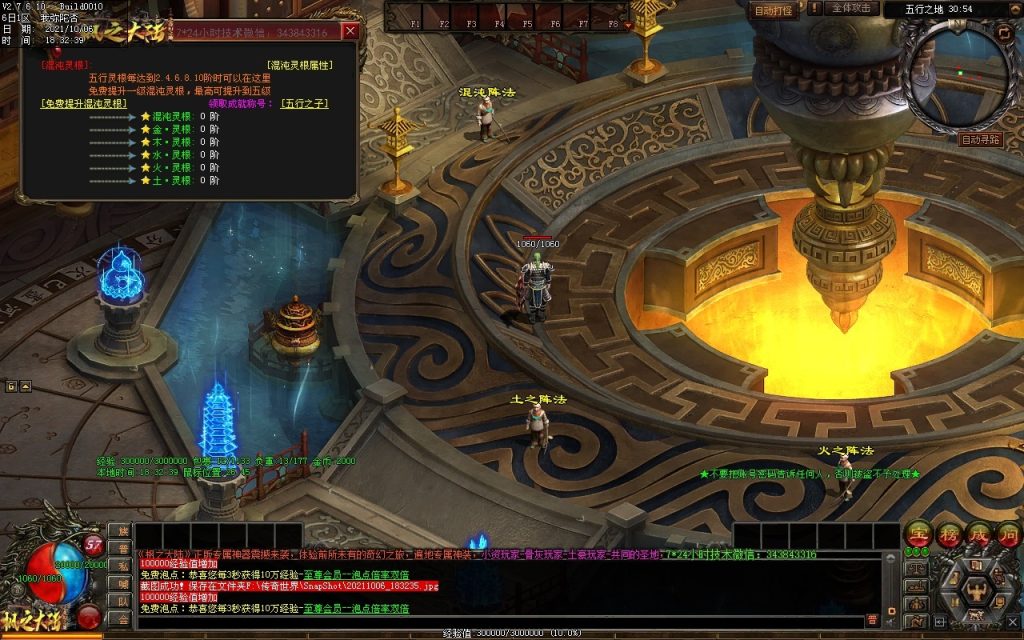Choose 免费提升混沌灵根 option
Viewport: 1024px width, 640px height.
pyautogui.click(x=84, y=103)
